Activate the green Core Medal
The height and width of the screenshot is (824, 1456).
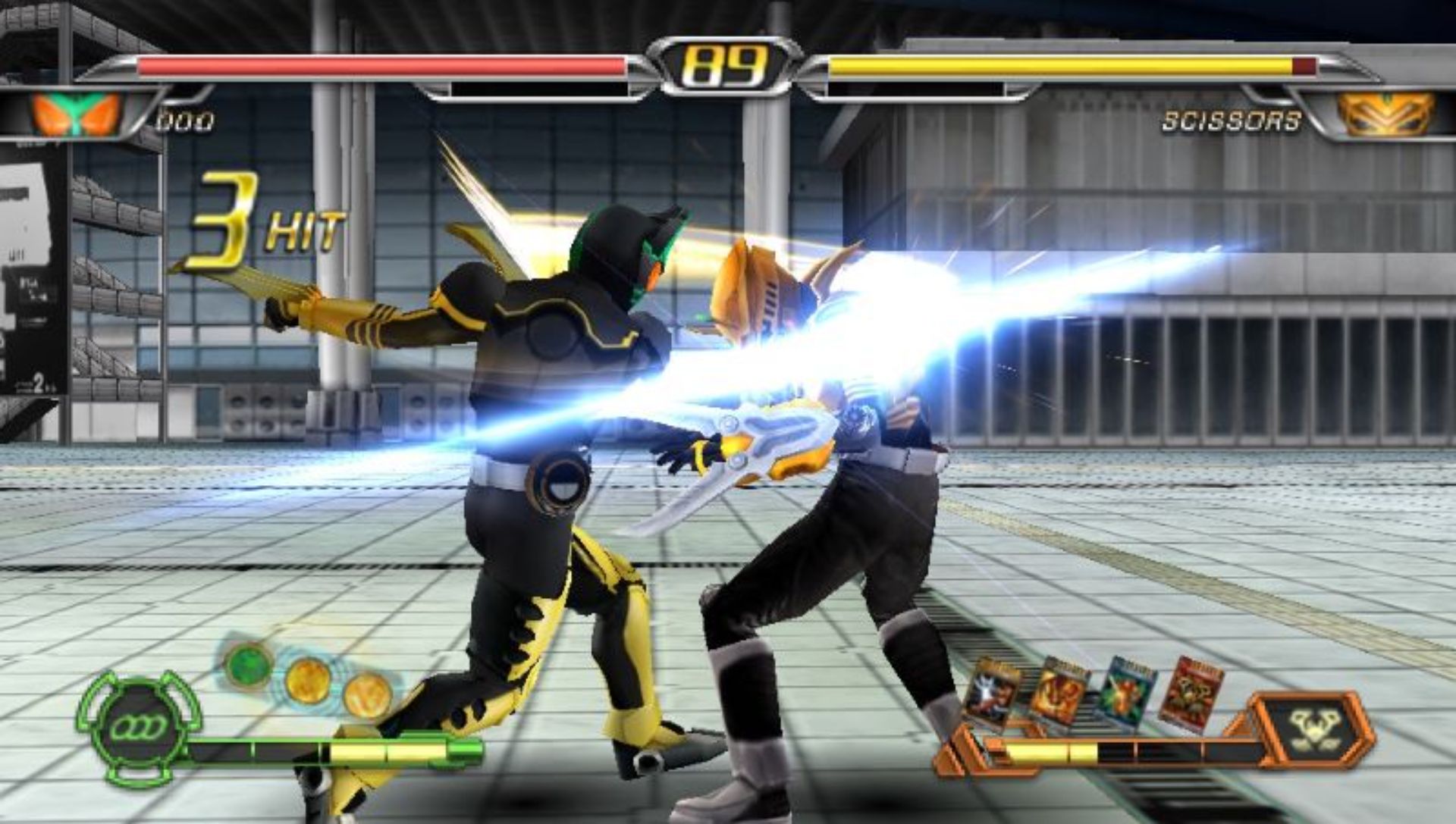tap(249, 664)
